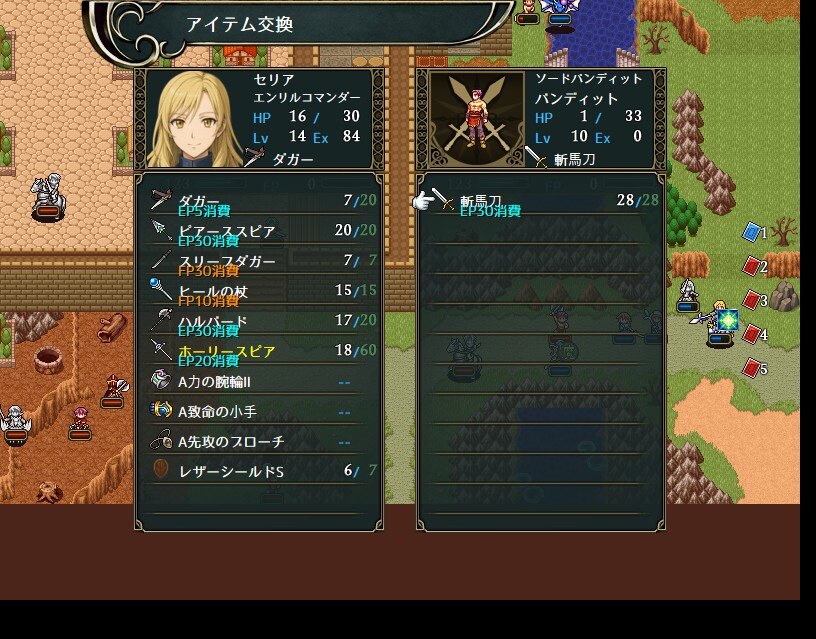
Task: Select the ホーリースピア row
Action: [x=258, y=351]
